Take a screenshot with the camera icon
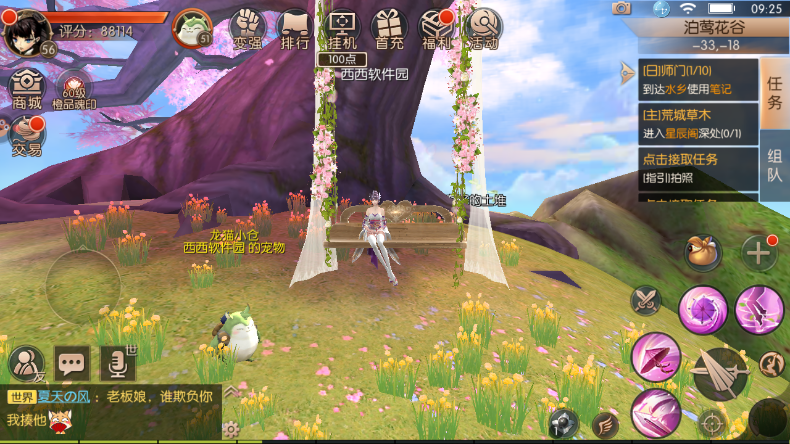 pos(622,8)
